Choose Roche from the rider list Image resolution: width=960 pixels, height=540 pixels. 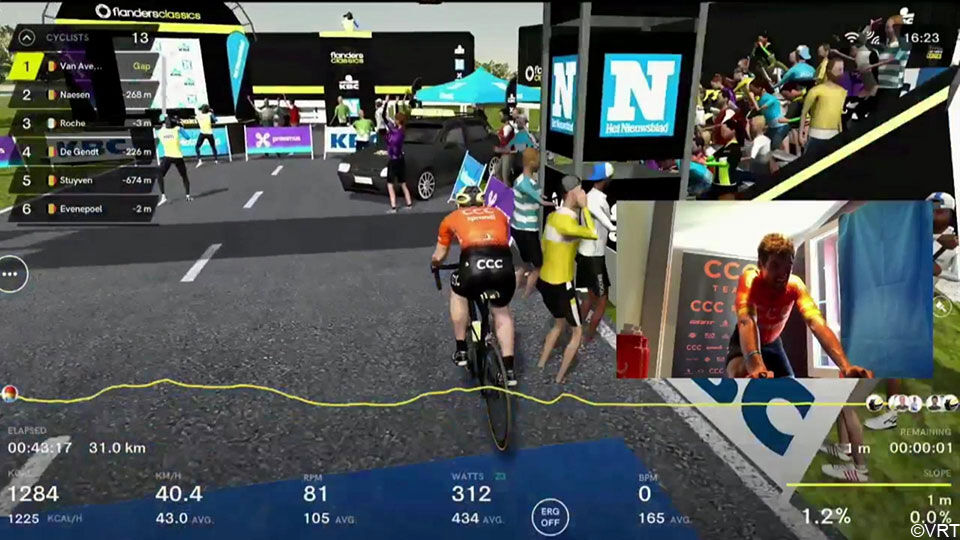point(82,123)
